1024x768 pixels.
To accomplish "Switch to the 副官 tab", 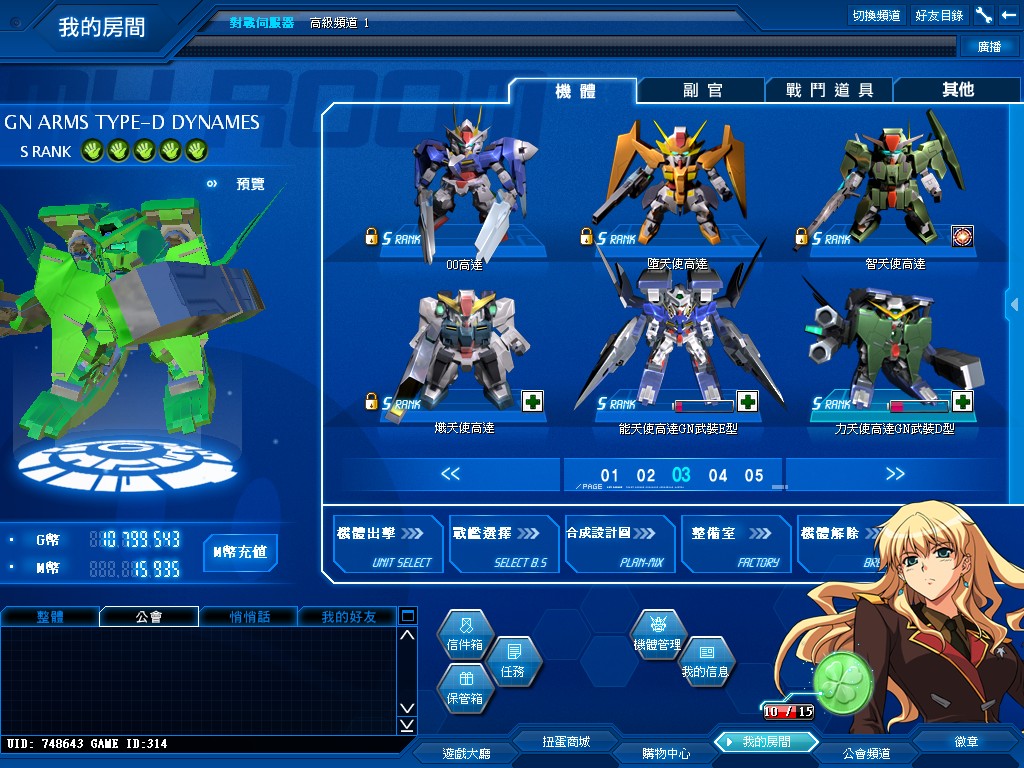I will click(x=702, y=90).
